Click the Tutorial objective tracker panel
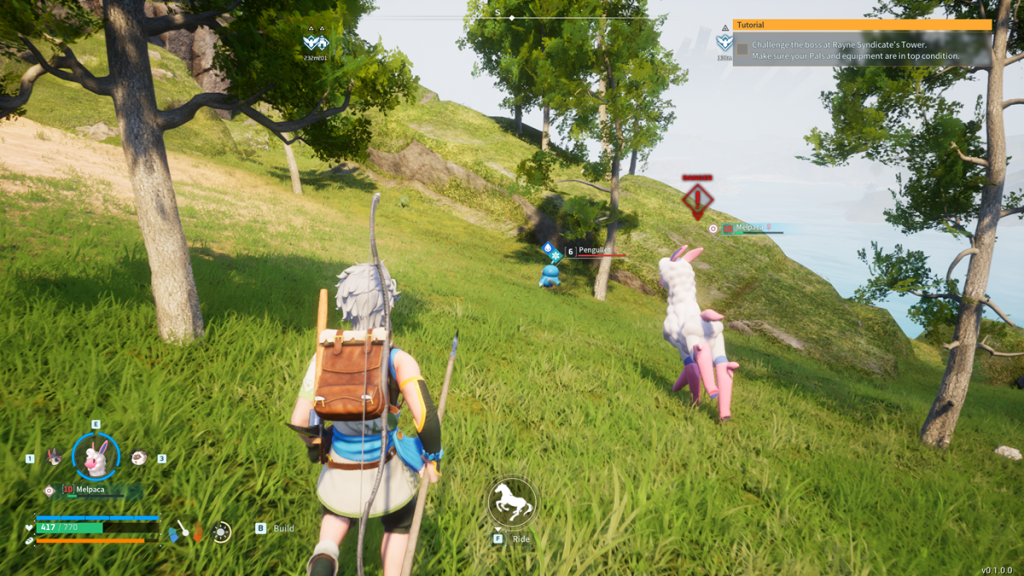This screenshot has width=1024, height=576. click(862, 44)
